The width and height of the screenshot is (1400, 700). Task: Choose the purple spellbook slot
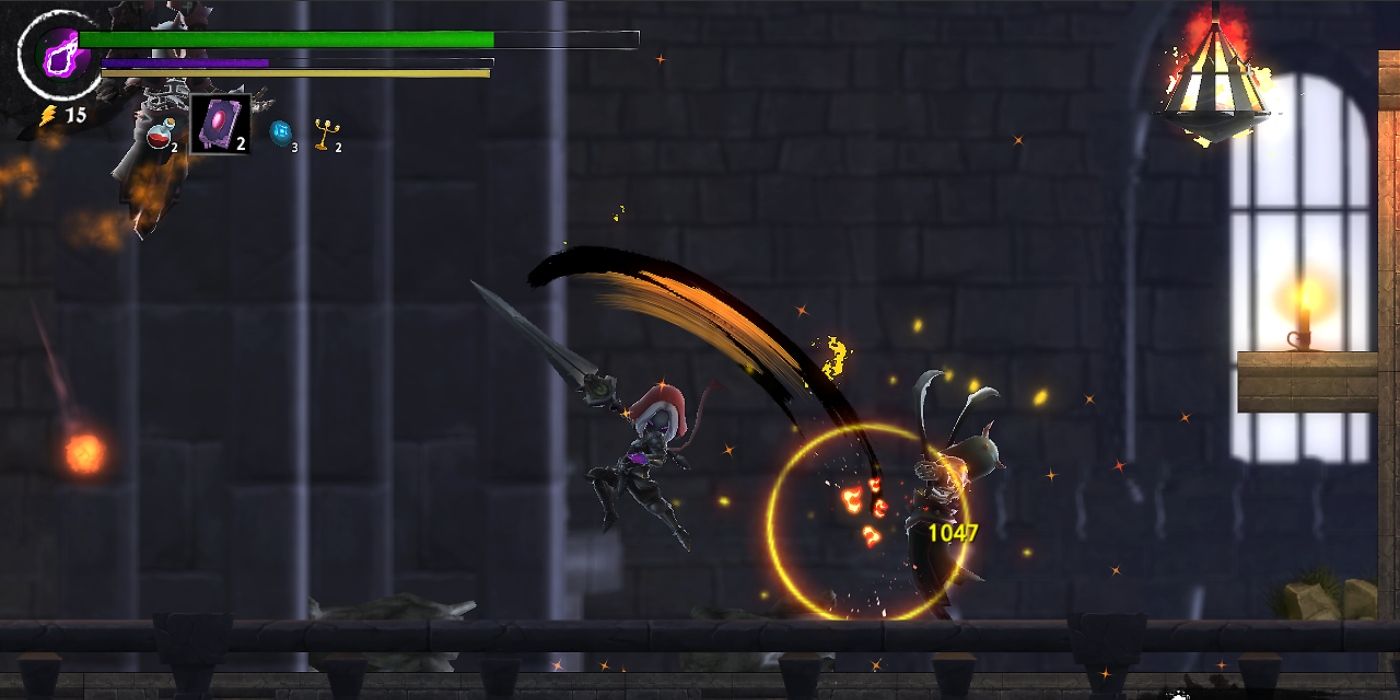coord(219,125)
